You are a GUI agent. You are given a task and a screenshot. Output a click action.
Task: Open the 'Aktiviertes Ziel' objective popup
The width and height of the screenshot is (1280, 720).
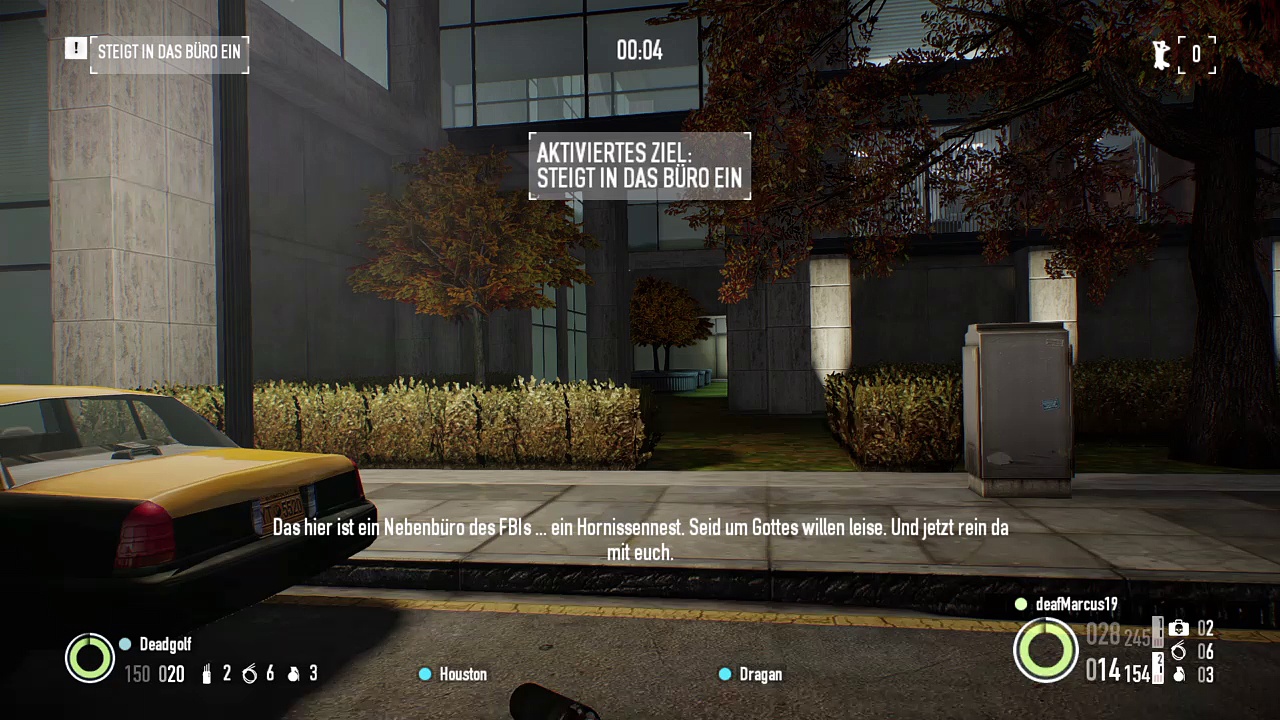(x=640, y=166)
